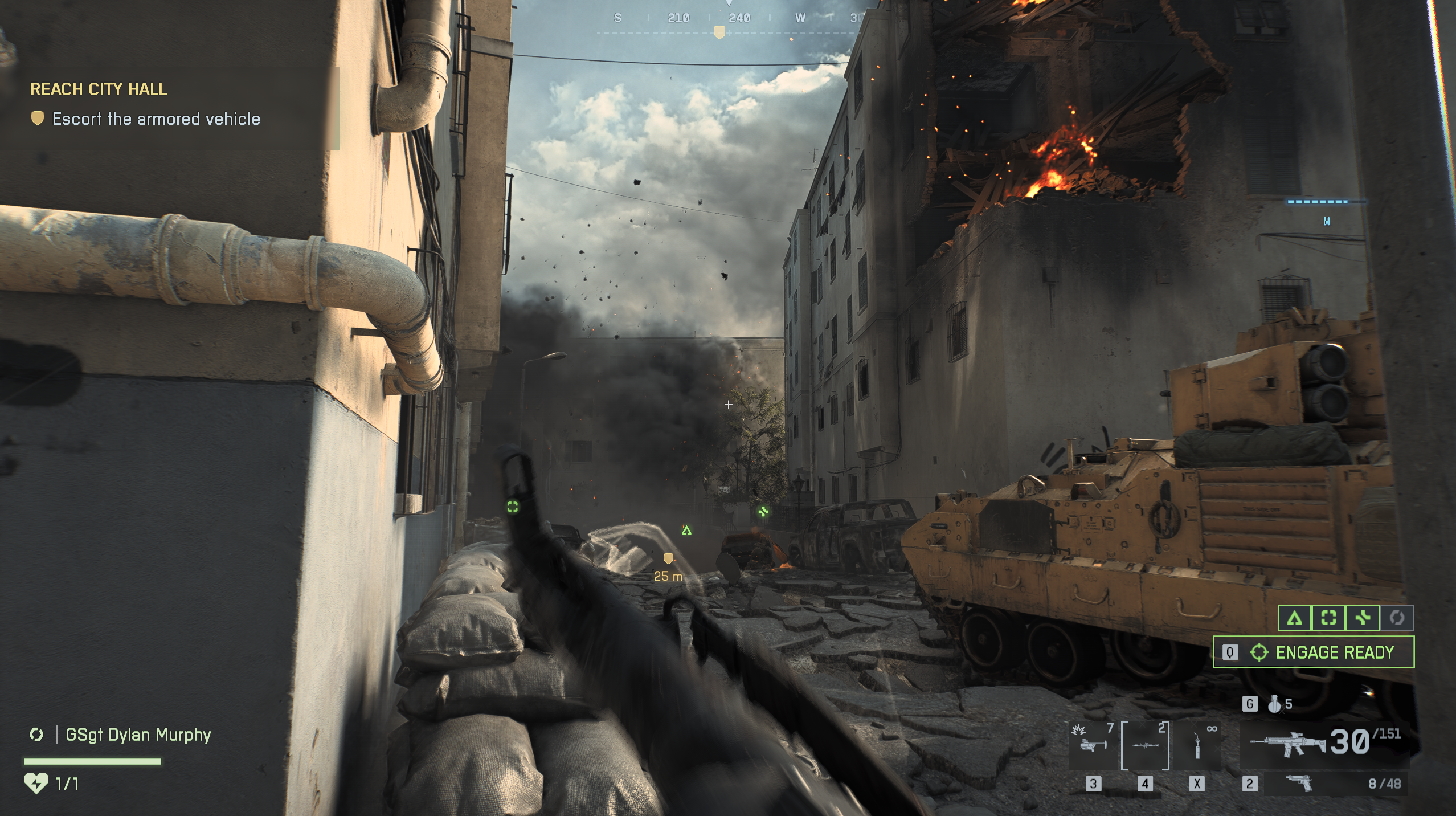The image size is (1456, 816).
Task: Click the compass heading bar
Action: point(729,19)
